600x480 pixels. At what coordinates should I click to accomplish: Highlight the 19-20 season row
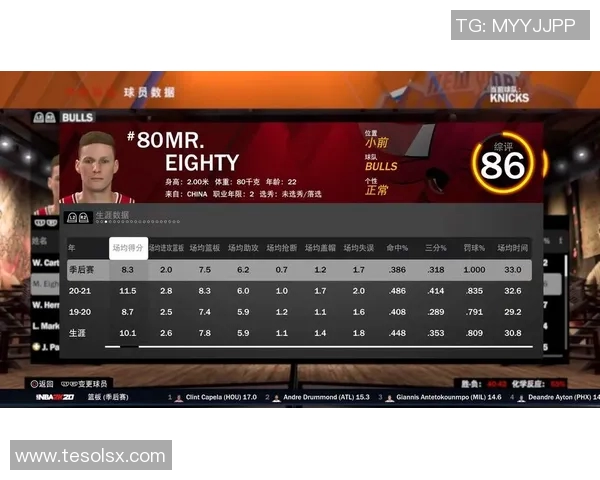point(299,312)
